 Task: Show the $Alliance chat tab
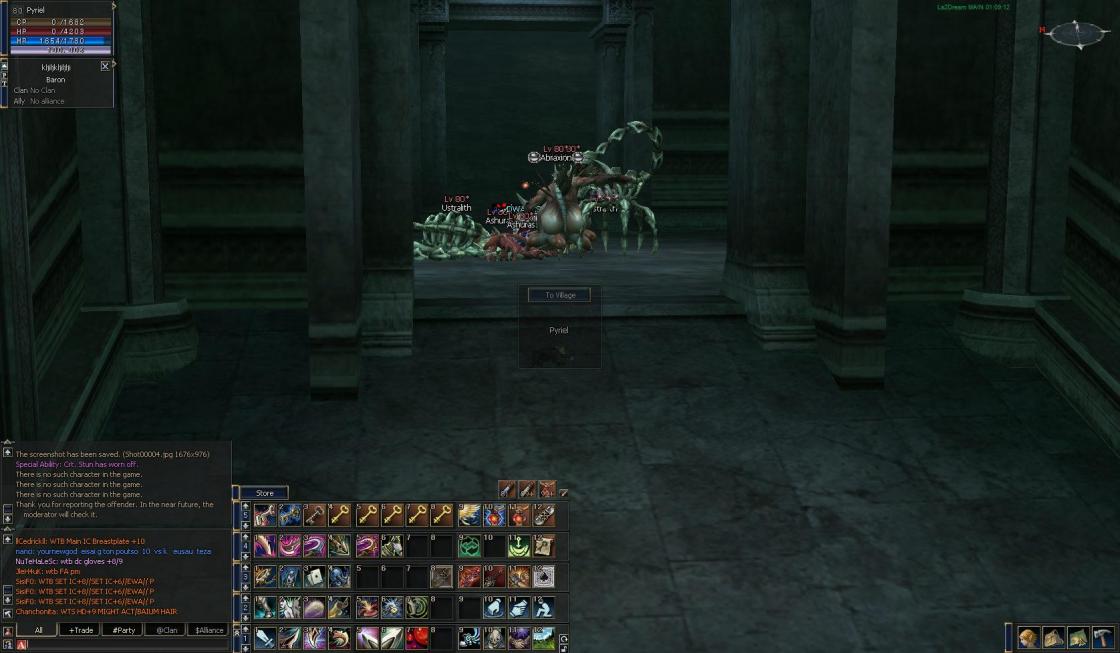208,630
